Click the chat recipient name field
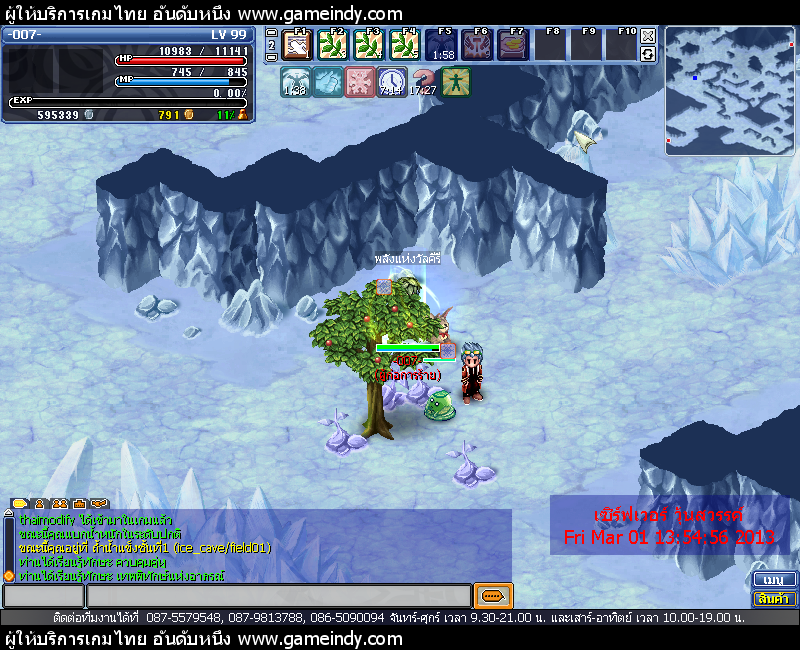 coord(43,596)
